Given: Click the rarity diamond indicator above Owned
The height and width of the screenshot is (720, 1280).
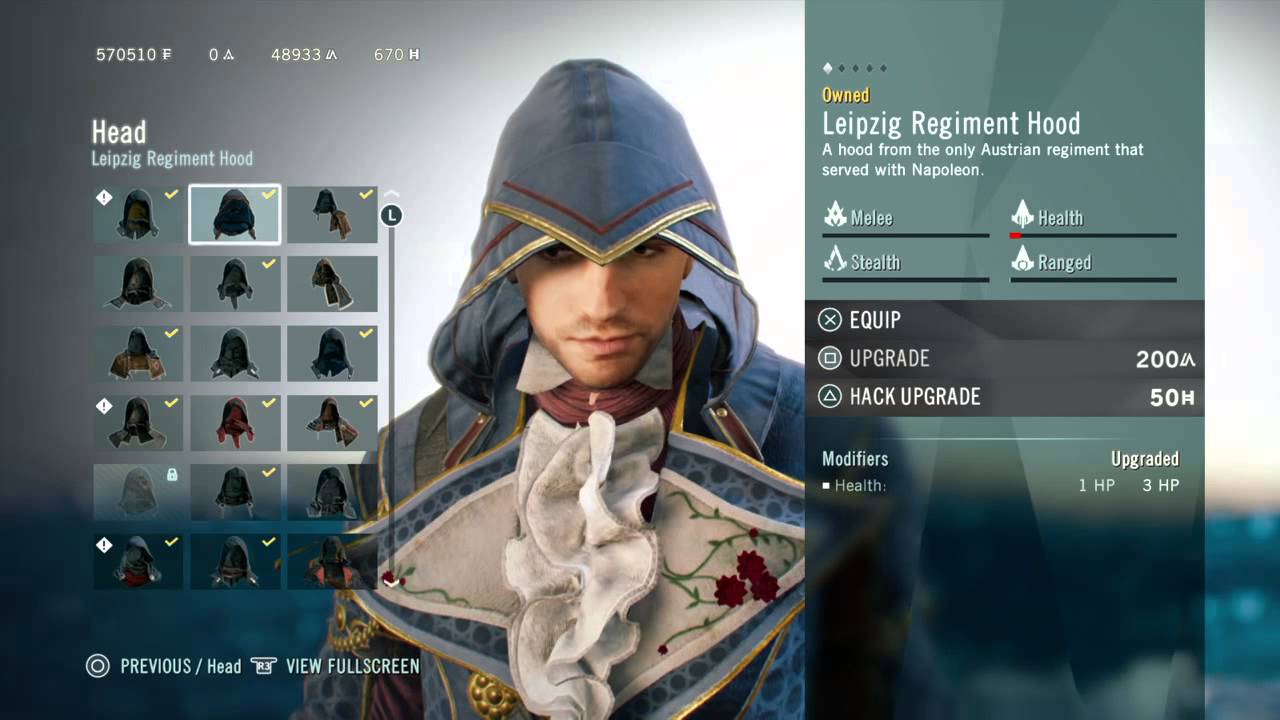Looking at the screenshot, I should (827, 68).
